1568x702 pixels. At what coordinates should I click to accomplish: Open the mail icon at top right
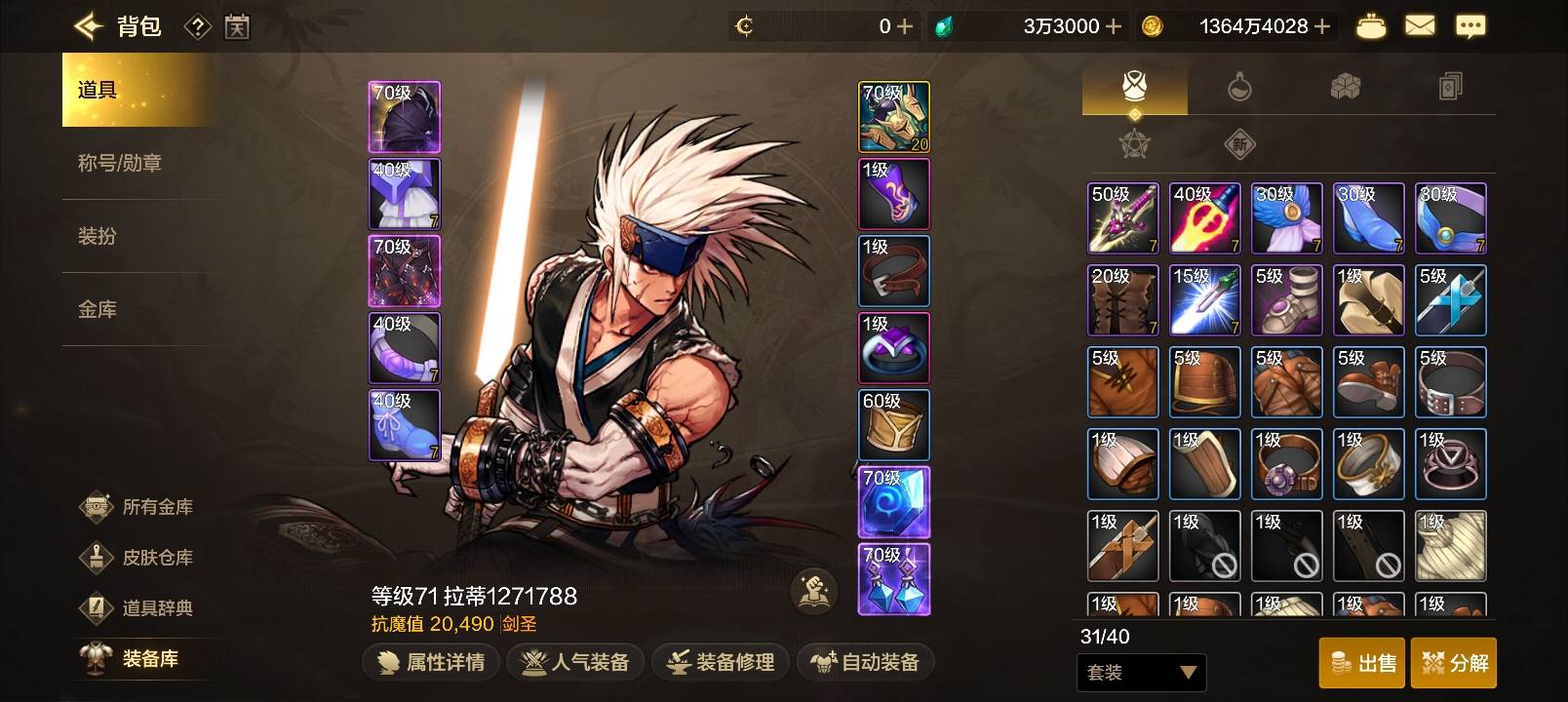pyautogui.click(x=1421, y=26)
